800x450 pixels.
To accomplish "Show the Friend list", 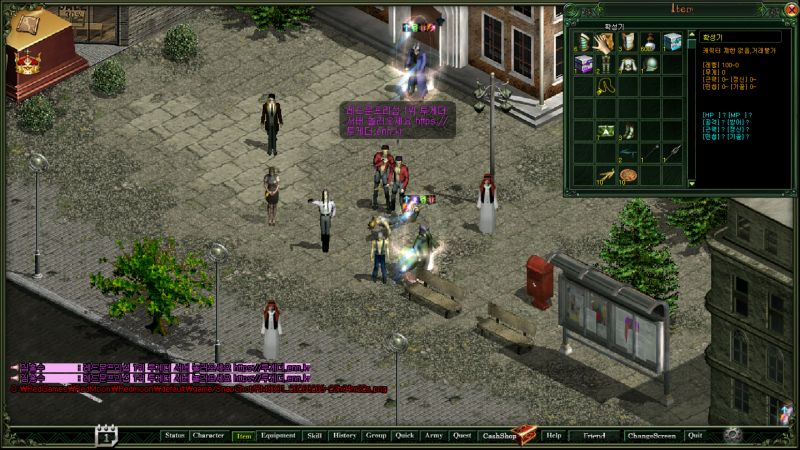I will click(595, 436).
